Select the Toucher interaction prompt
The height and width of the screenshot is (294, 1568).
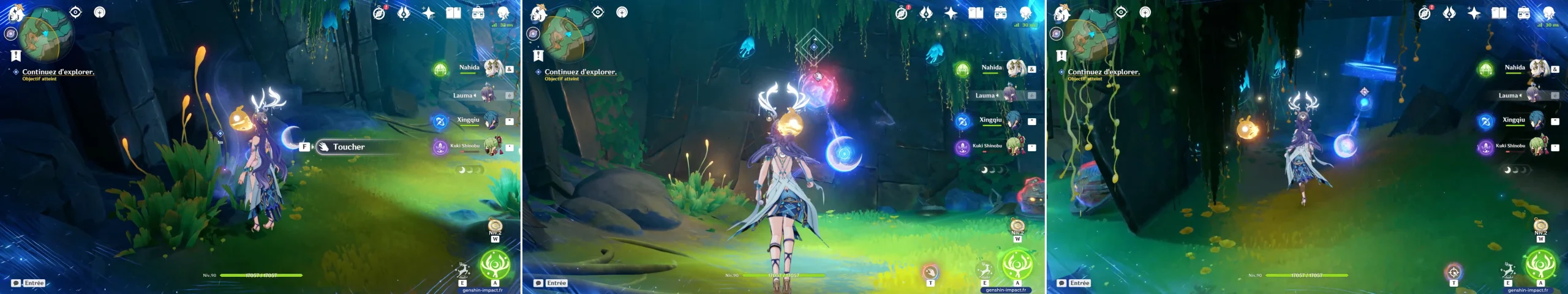349,147
